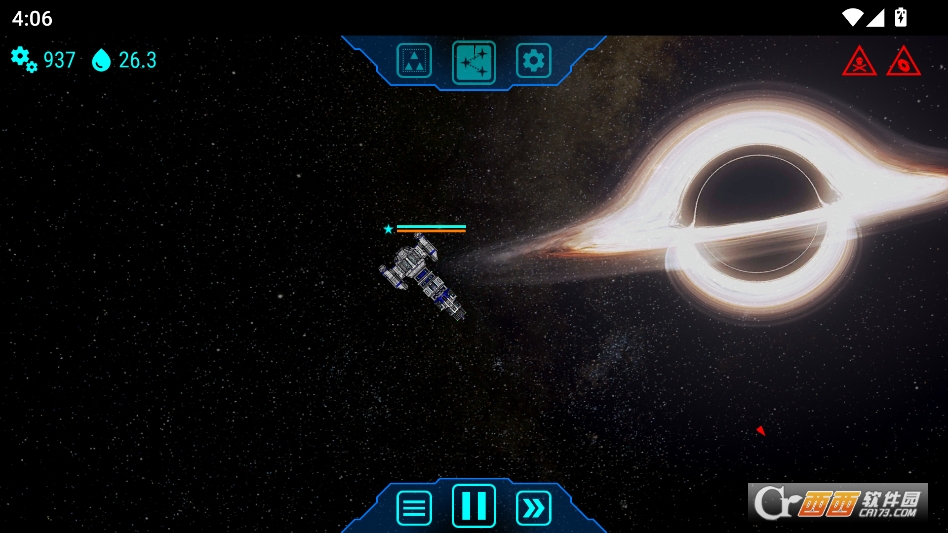This screenshot has width=948, height=533.
Task: Open settings with the gear icon
Action: tap(534, 61)
